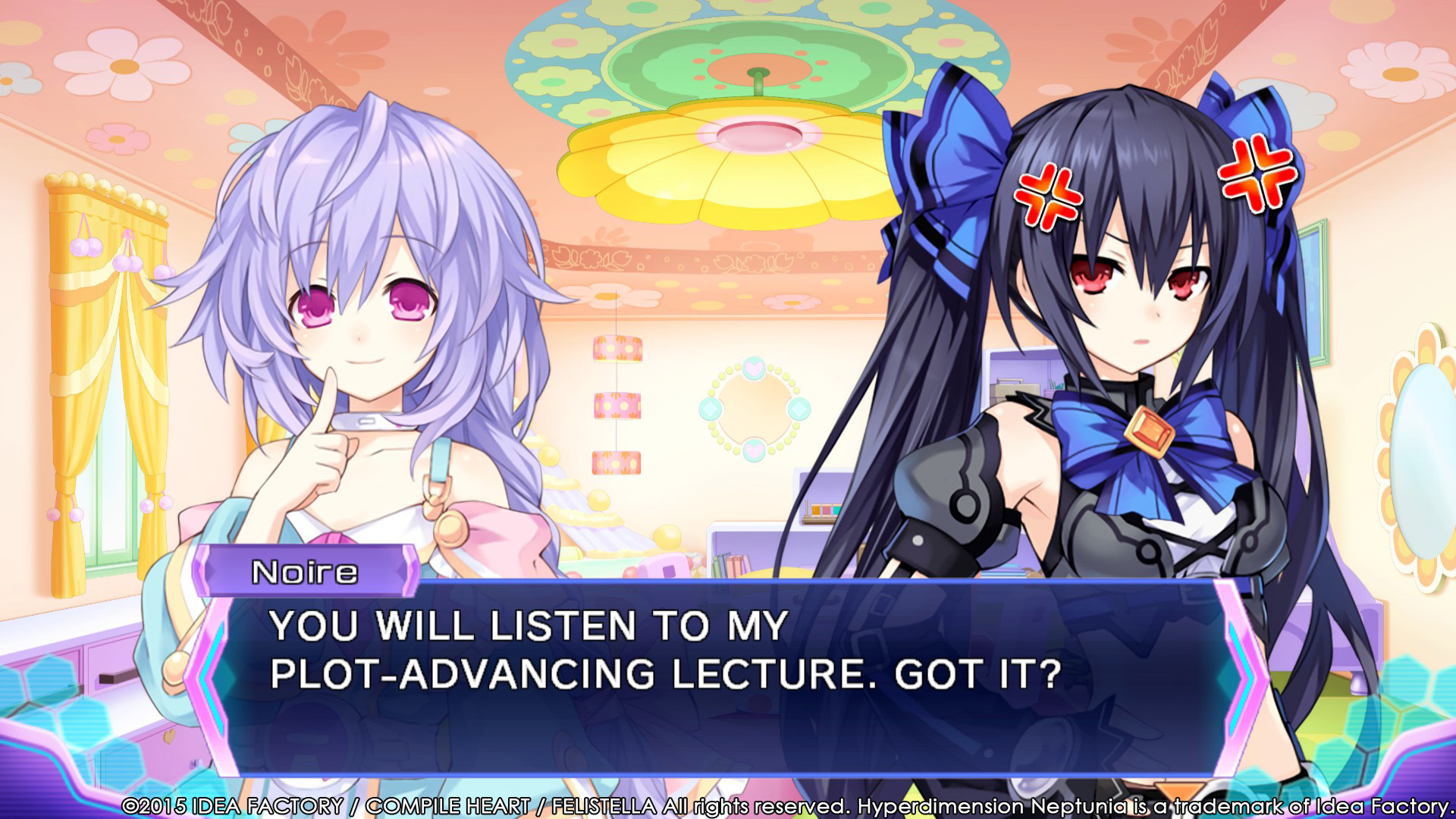Click the round mirror on the right wall

click(1426, 455)
